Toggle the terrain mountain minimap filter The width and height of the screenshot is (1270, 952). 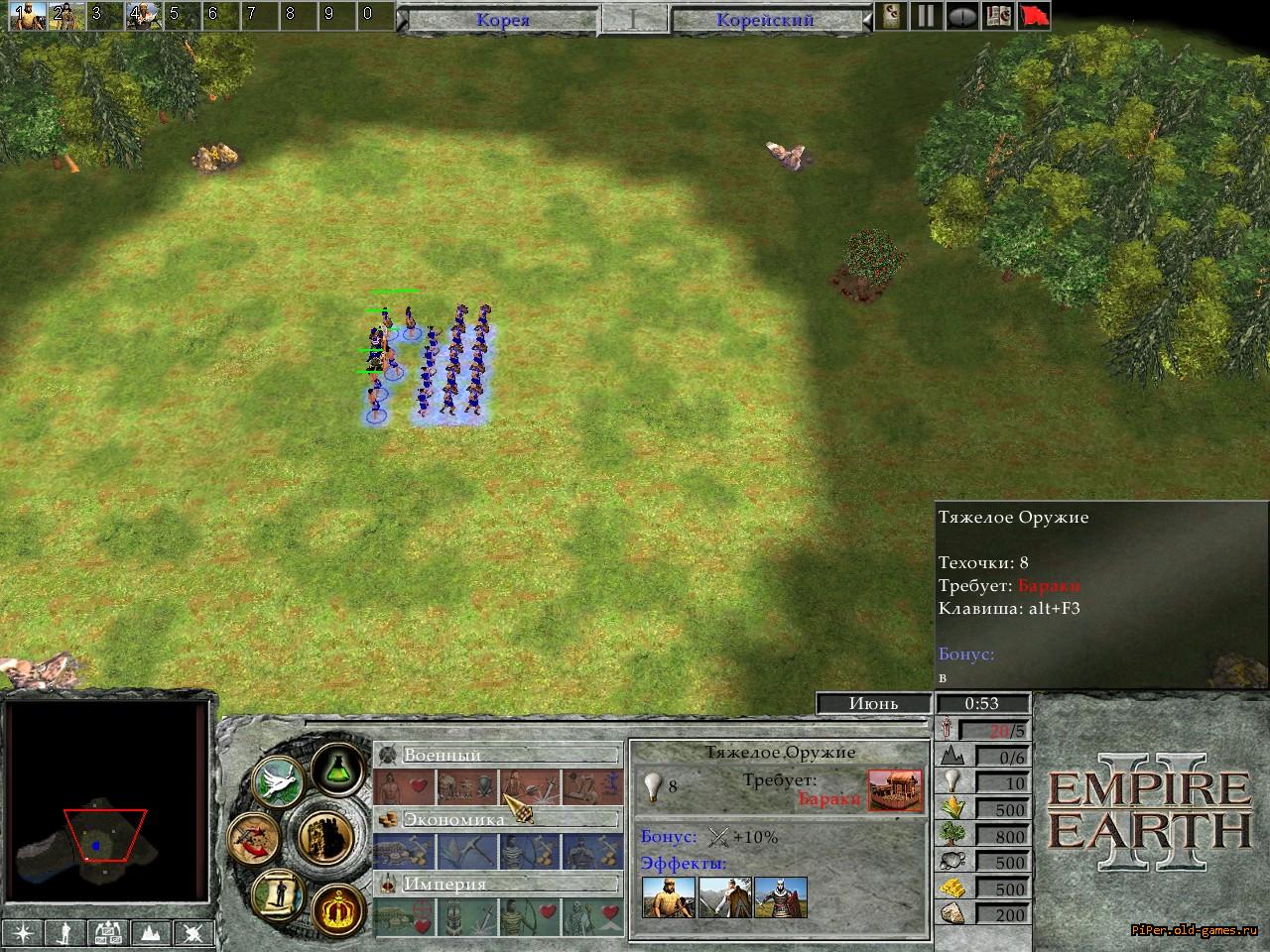(x=151, y=932)
